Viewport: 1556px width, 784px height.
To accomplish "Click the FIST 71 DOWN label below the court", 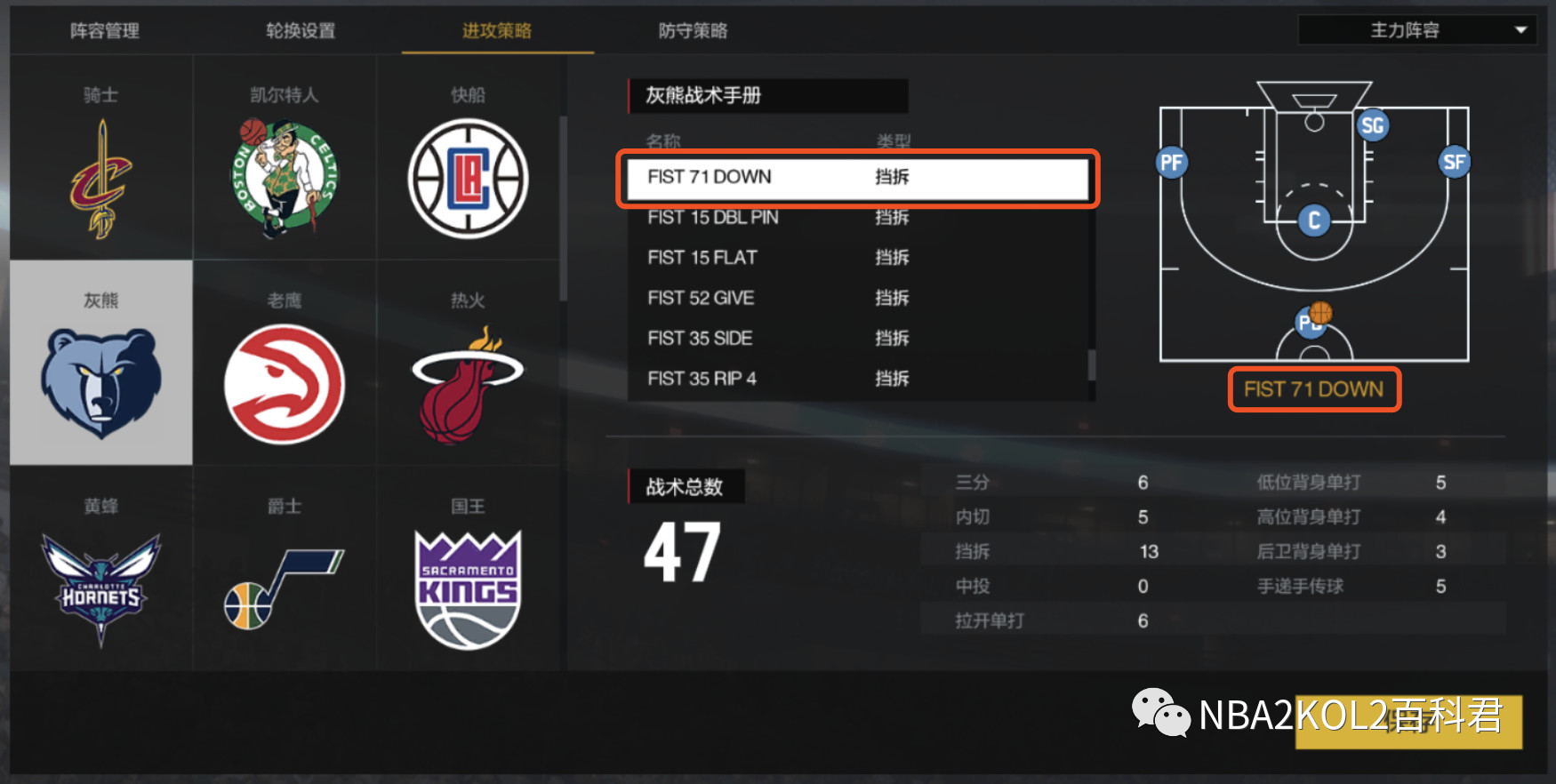I will [1314, 388].
